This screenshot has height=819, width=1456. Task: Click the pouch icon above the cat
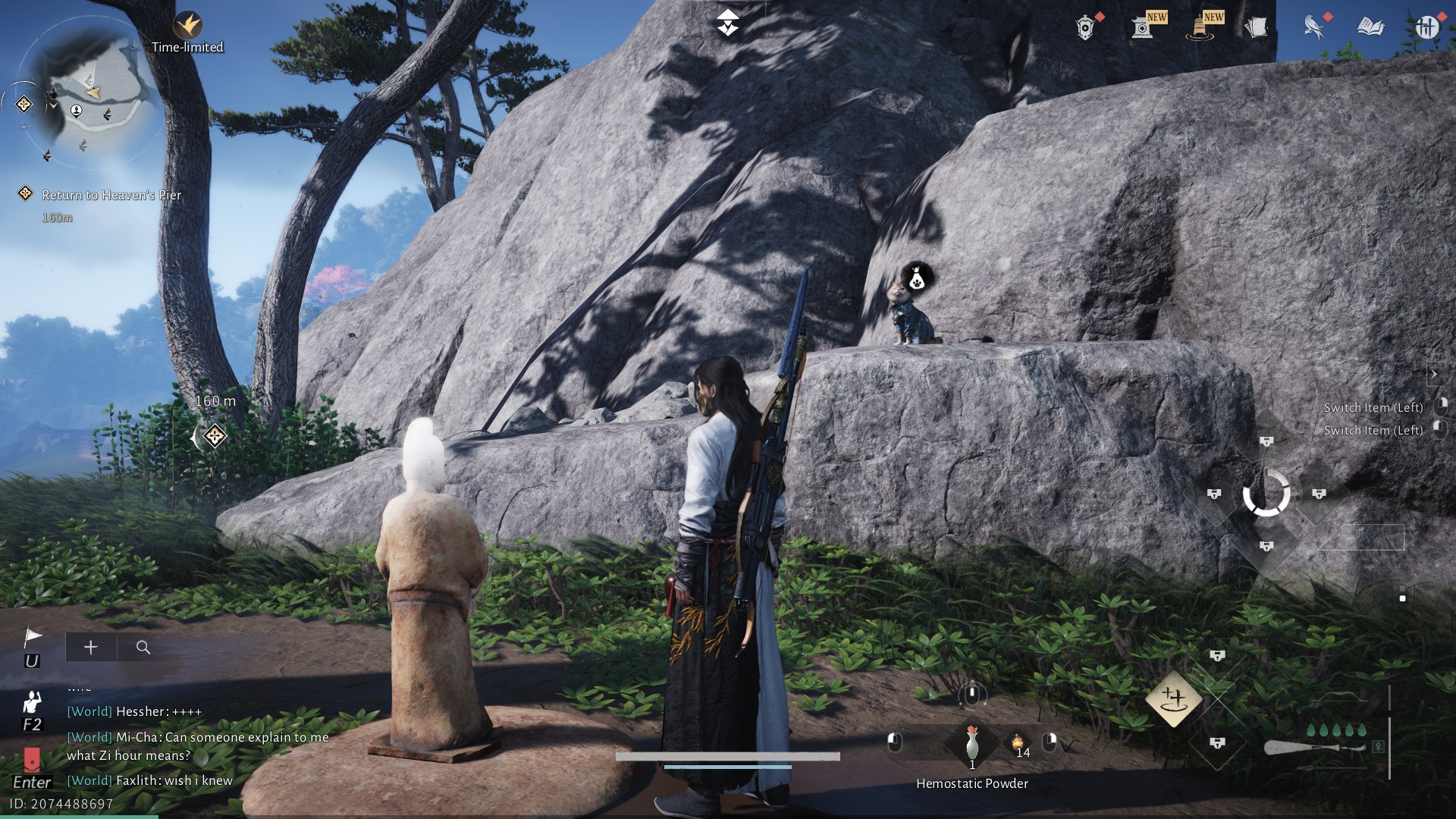[916, 278]
